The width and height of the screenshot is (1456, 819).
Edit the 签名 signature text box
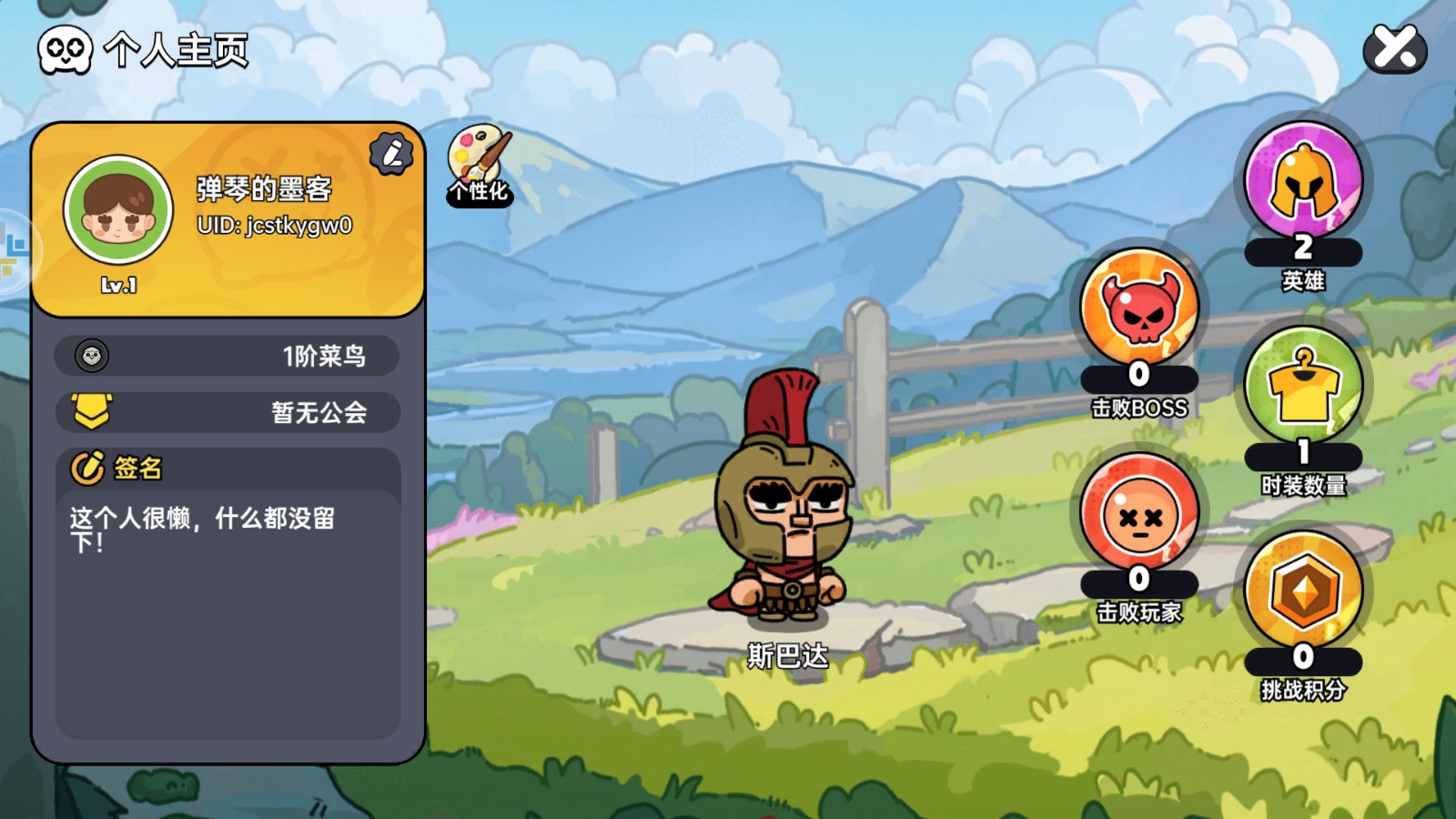pos(227,610)
